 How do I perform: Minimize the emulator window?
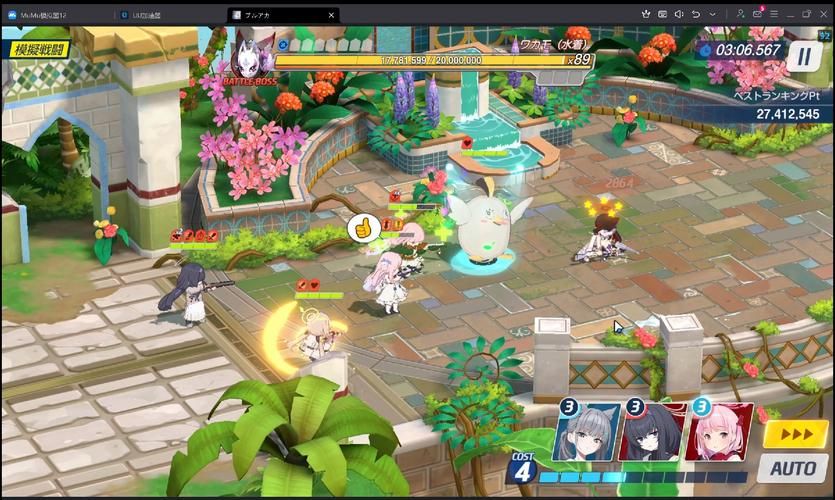[789, 13]
